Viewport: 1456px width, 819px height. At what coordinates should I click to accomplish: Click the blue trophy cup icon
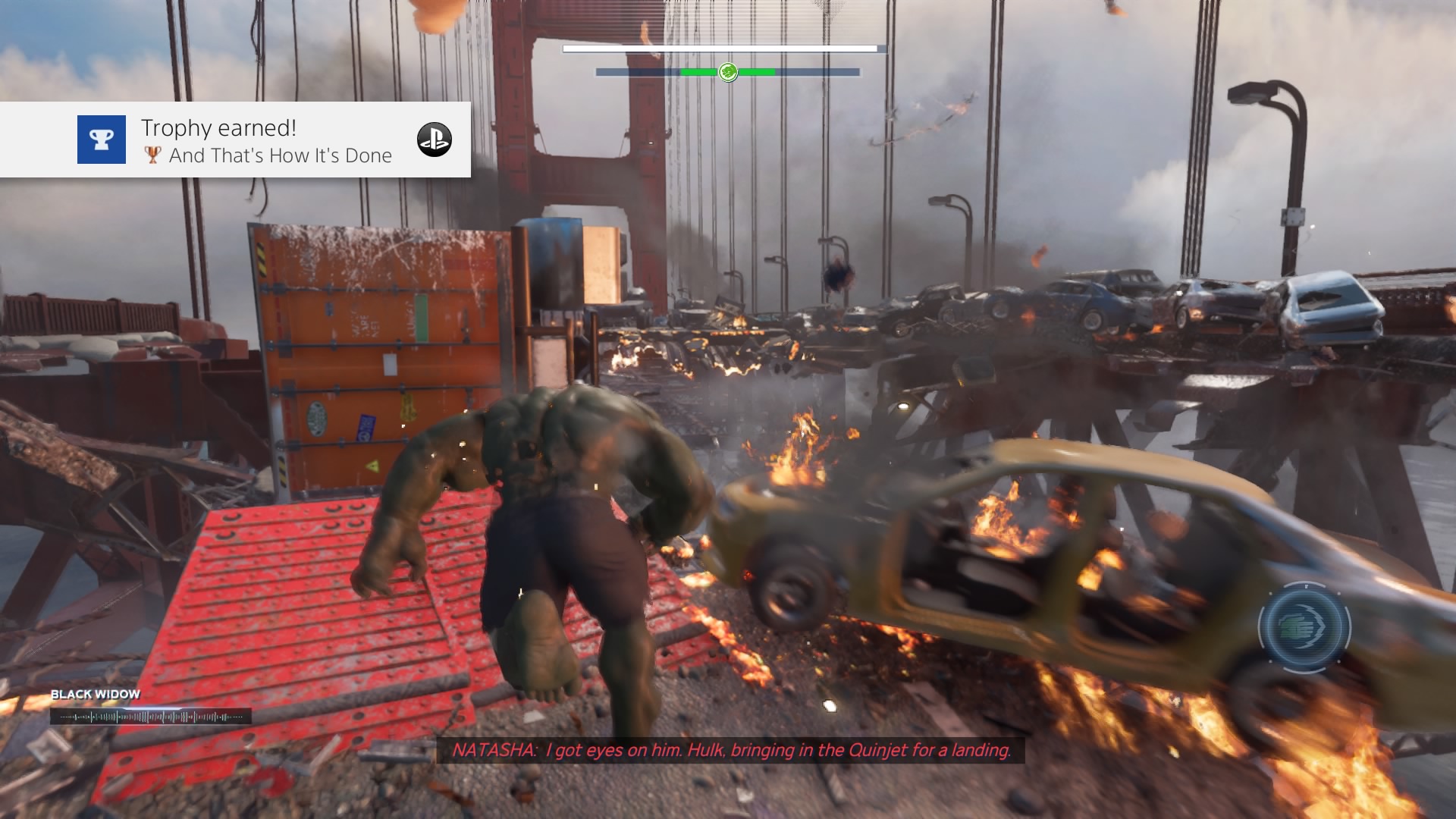102,140
